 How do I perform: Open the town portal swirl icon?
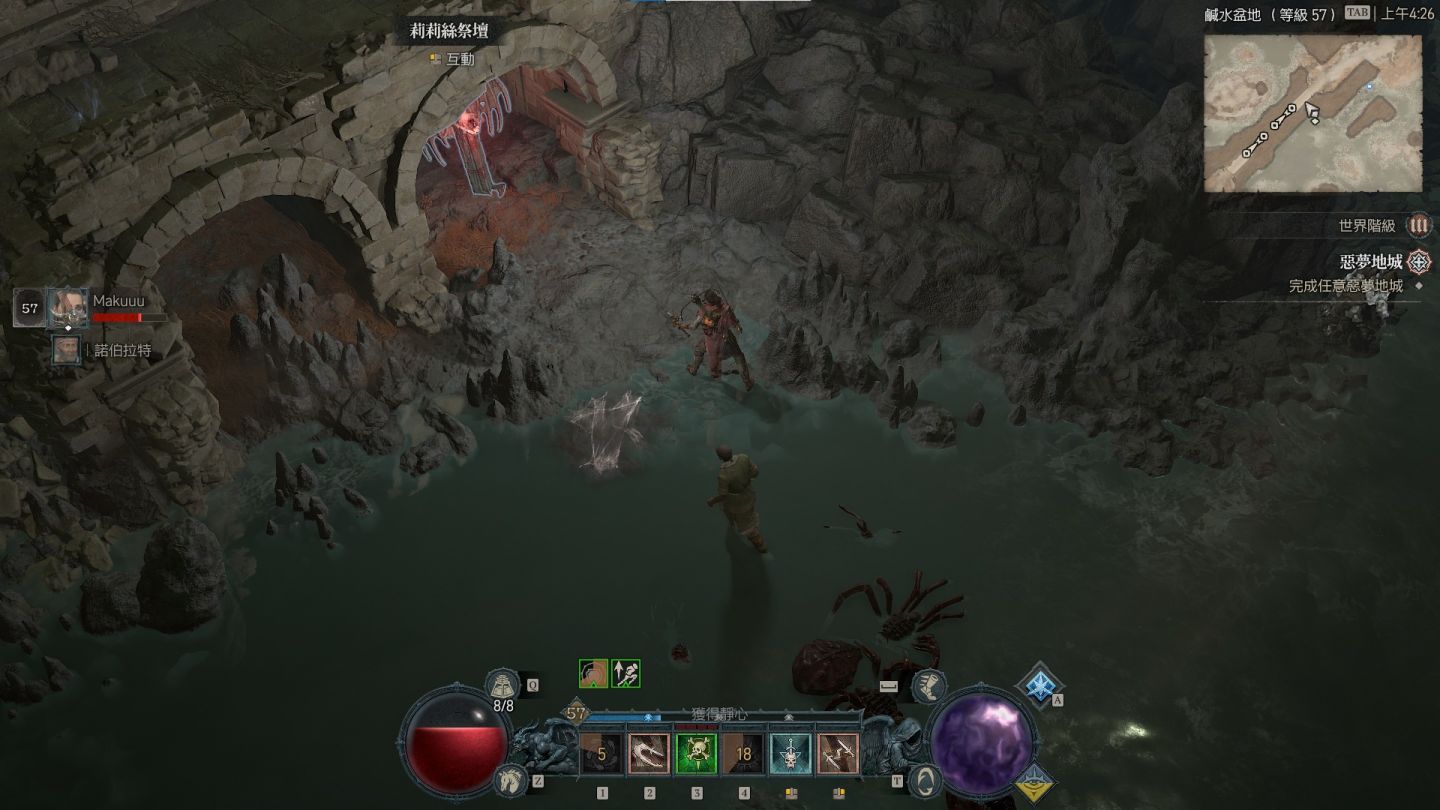pos(926,778)
